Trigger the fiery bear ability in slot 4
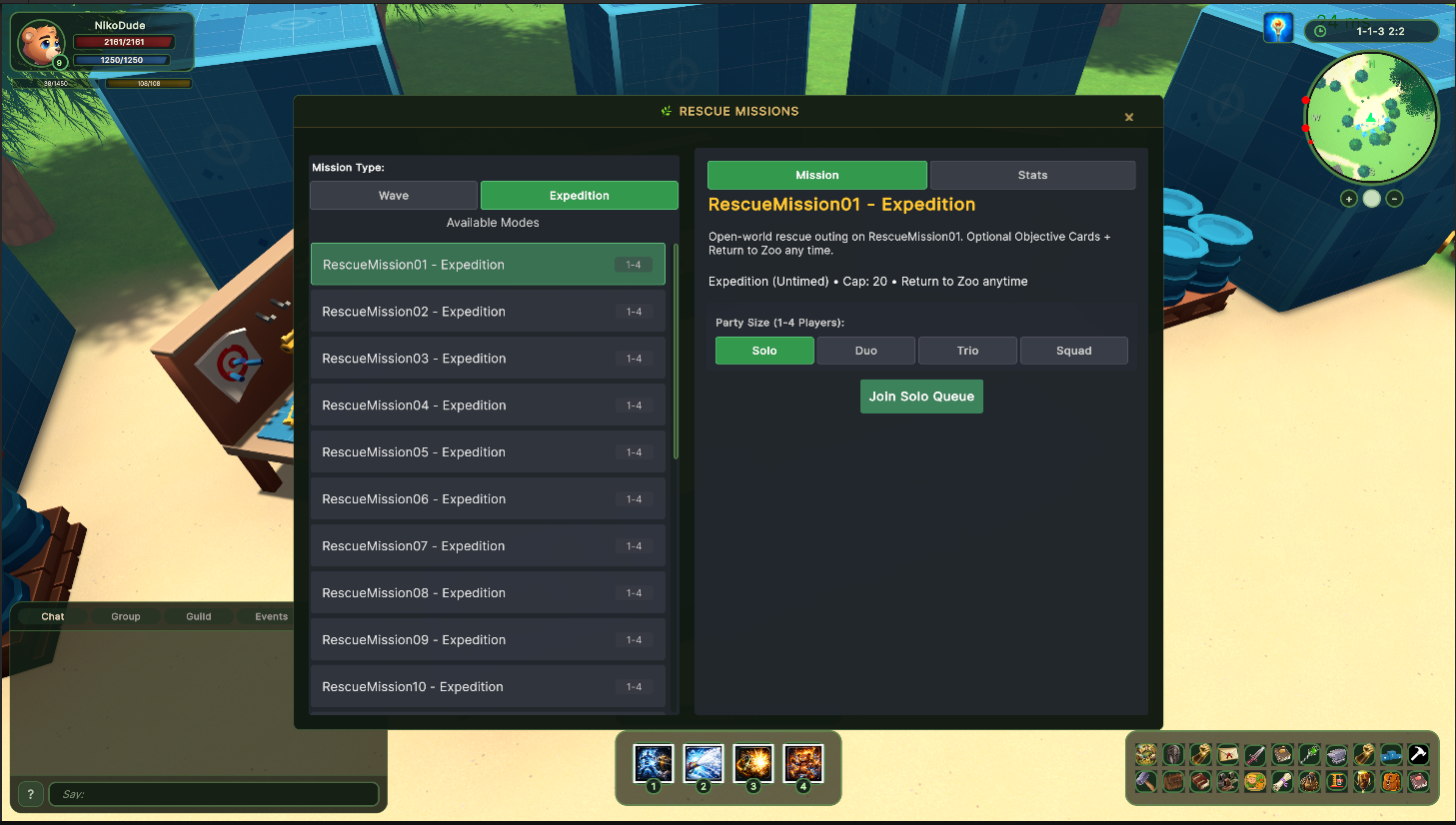This screenshot has height=825, width=1456. click(x=802, y=764)
